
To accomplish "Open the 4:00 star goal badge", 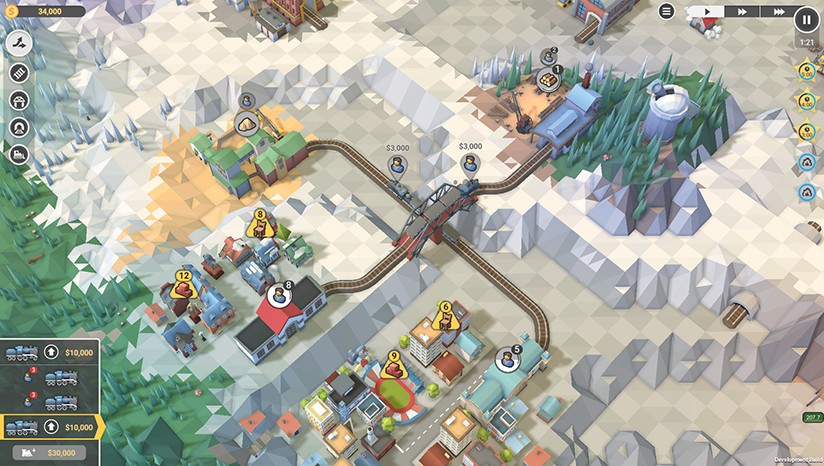I will [806, 101].
